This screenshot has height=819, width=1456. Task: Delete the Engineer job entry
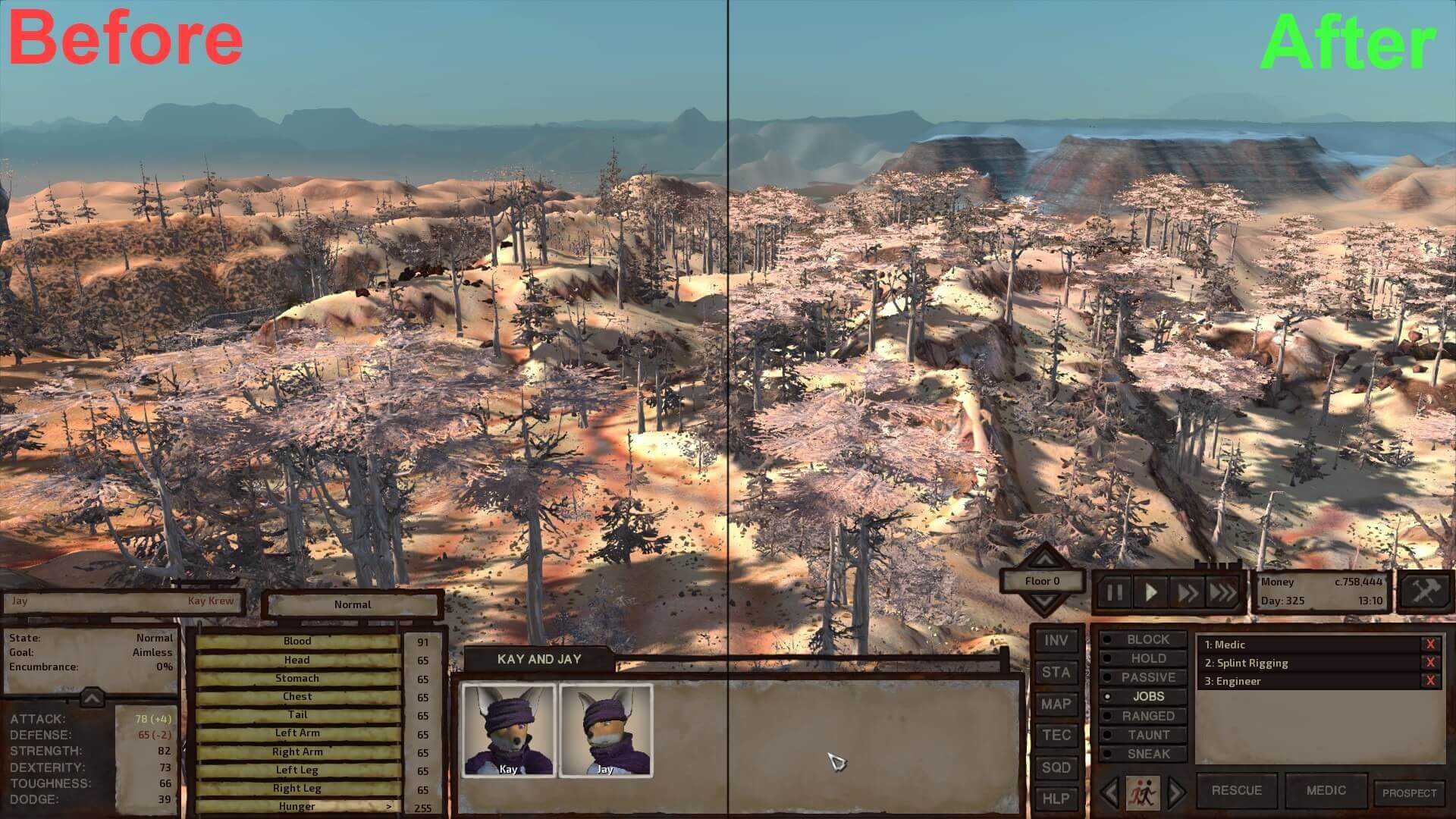1430,681
